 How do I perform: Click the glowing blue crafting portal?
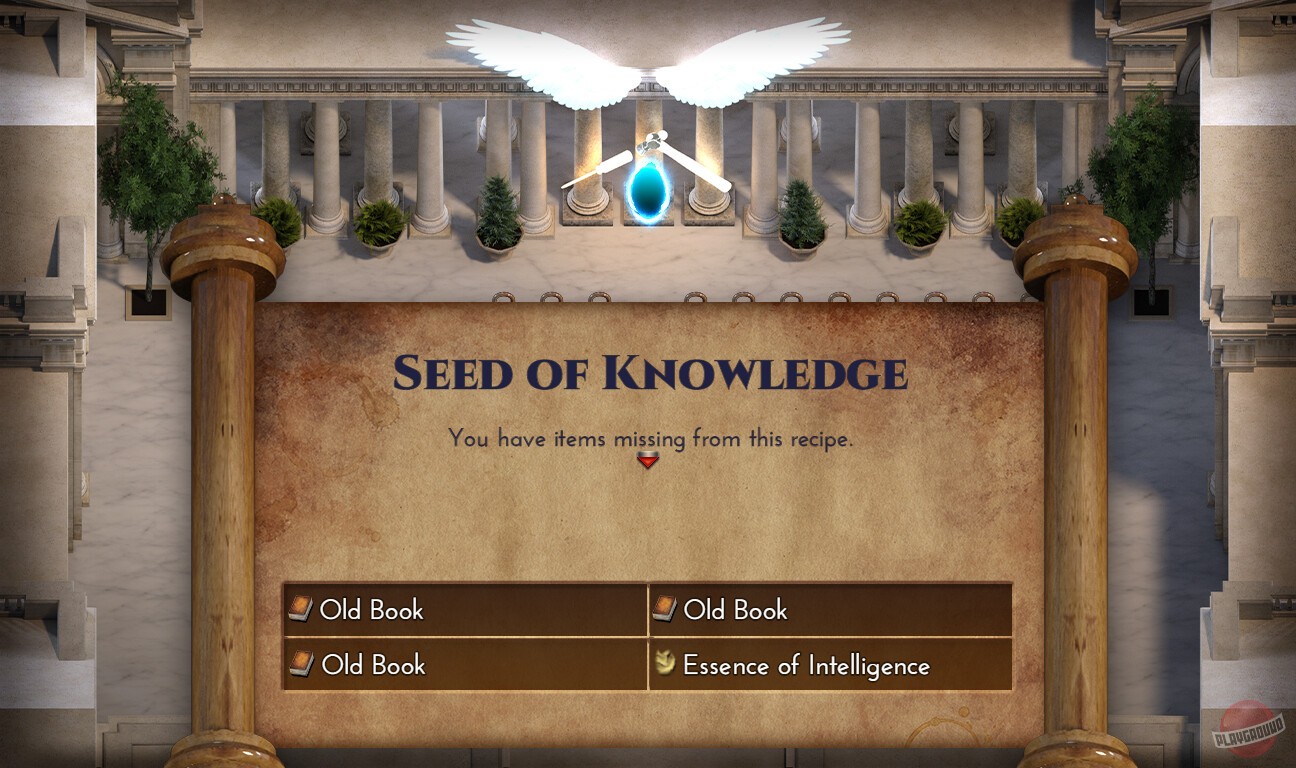point(645,193)
